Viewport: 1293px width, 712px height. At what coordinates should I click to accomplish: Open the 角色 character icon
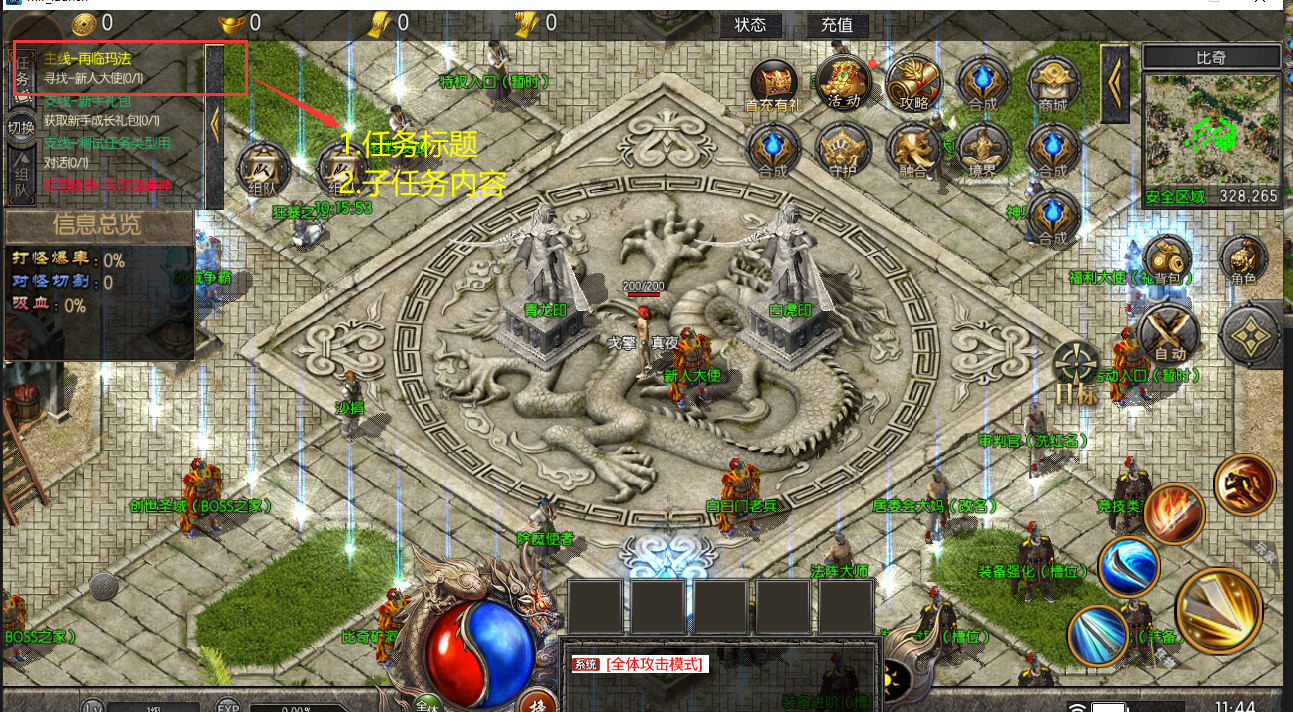1244,260
